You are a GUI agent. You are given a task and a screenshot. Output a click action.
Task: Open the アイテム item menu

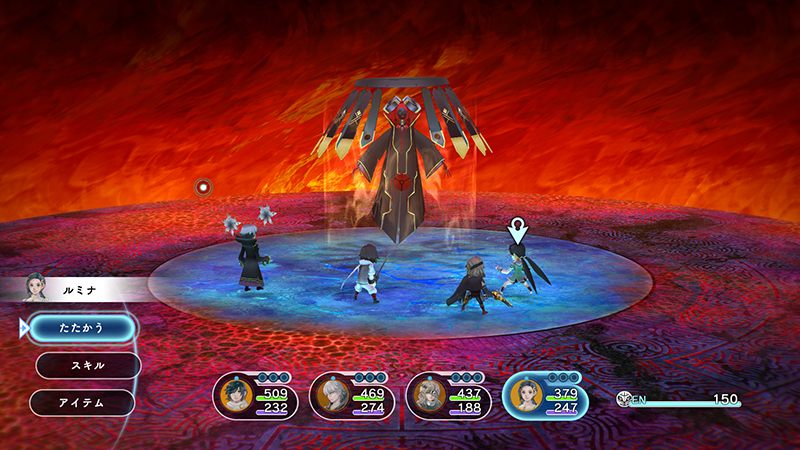pos(82,402)
